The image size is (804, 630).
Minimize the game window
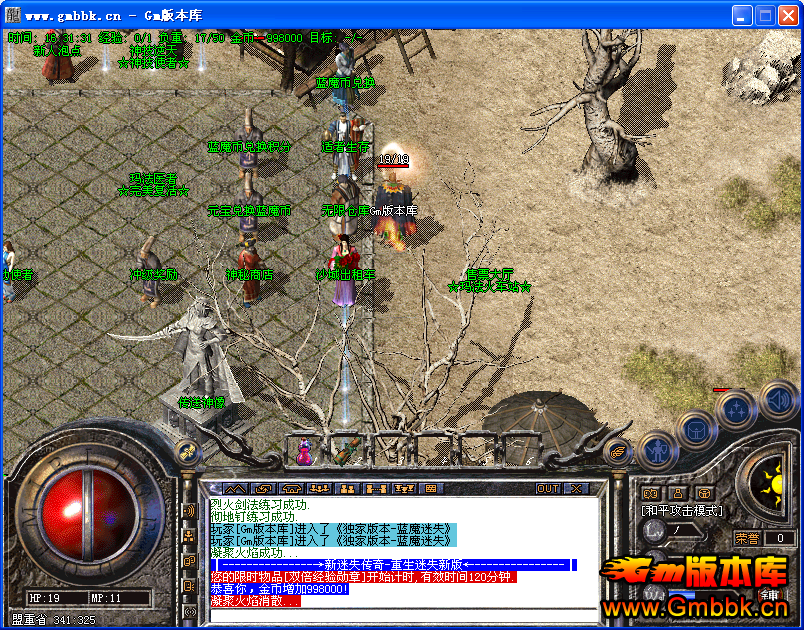(742, 15)
